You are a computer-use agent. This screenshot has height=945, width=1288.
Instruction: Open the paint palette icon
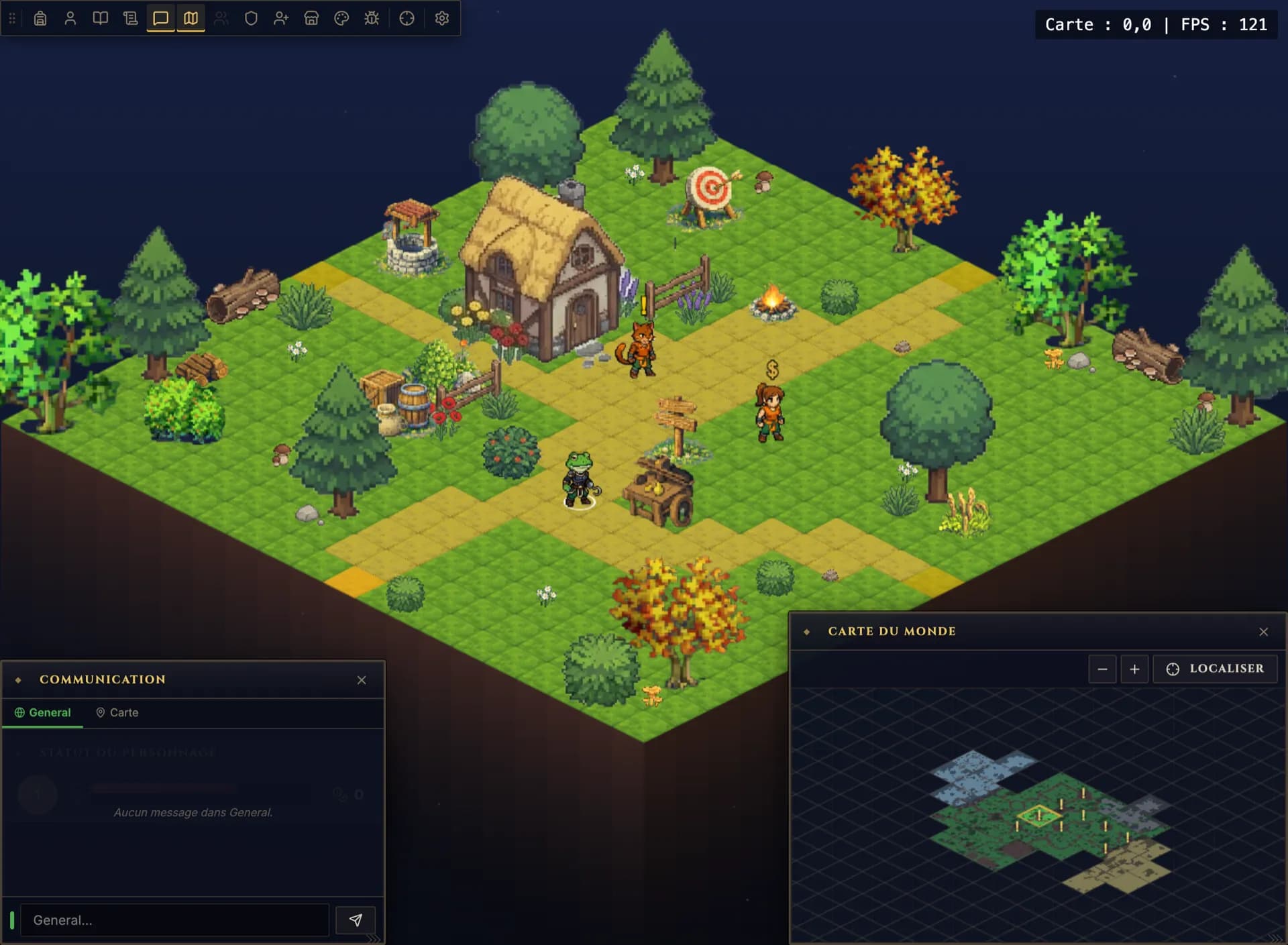[x=341, y=18]
